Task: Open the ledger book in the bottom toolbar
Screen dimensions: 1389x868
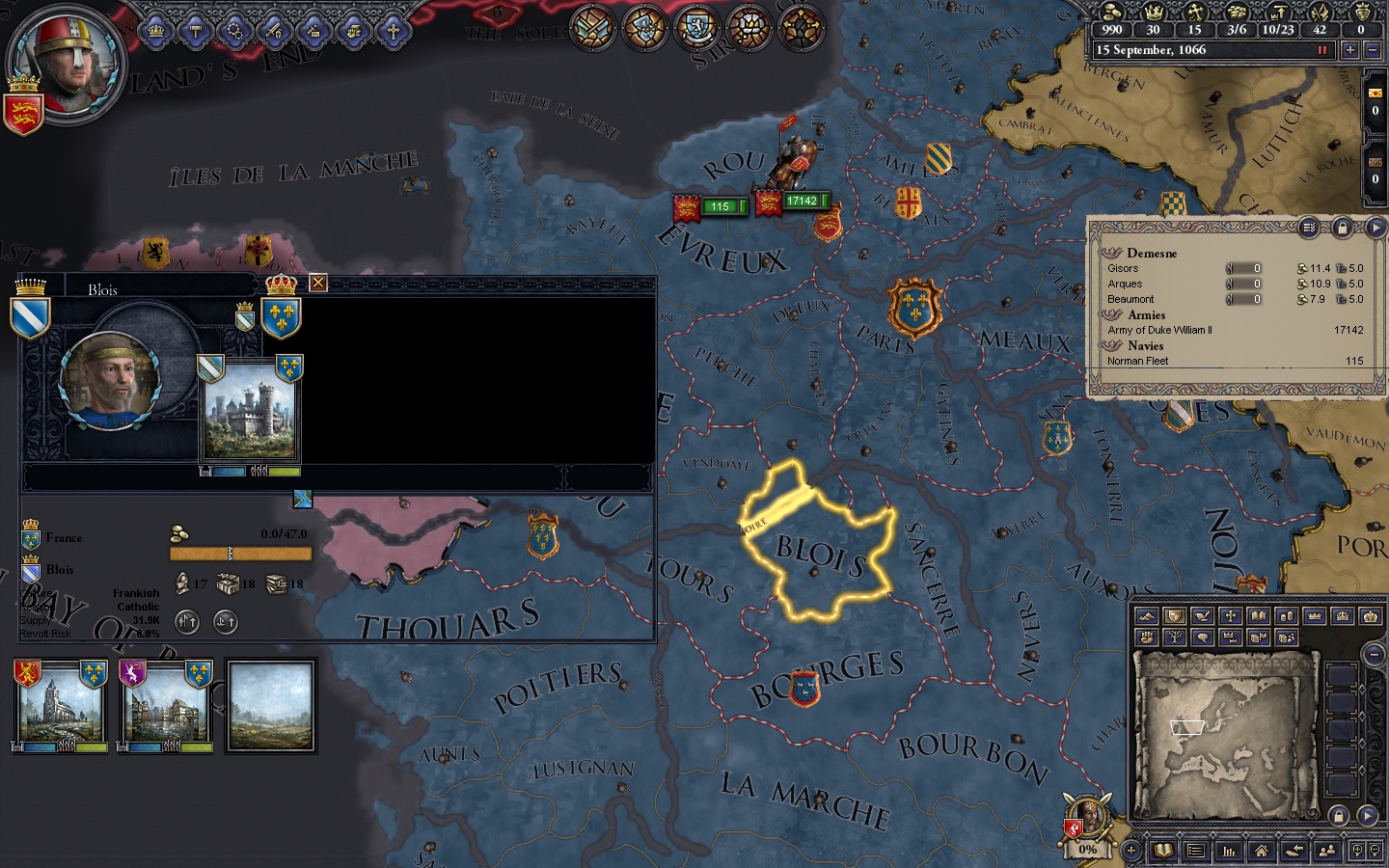Action: click(1162, 851)
